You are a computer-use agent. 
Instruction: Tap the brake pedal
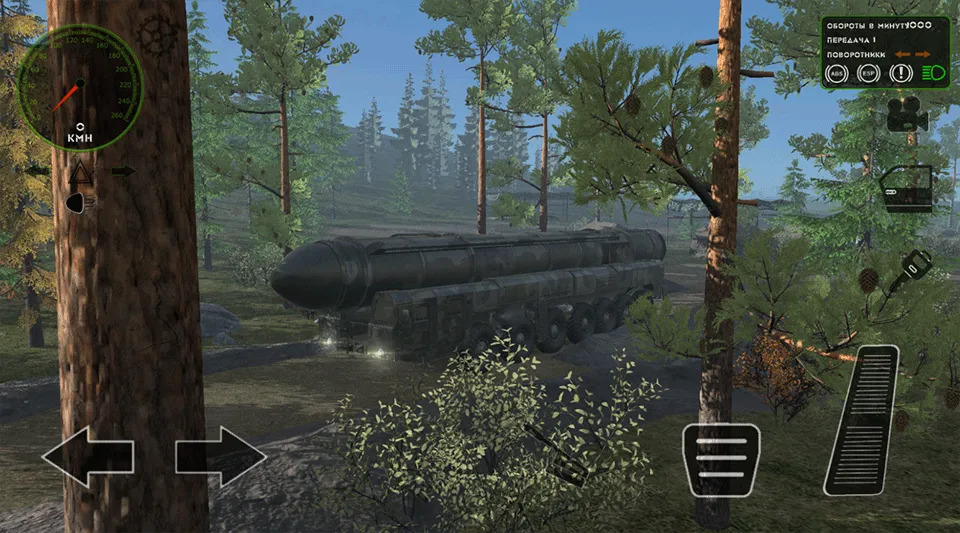tap(720, 459)
